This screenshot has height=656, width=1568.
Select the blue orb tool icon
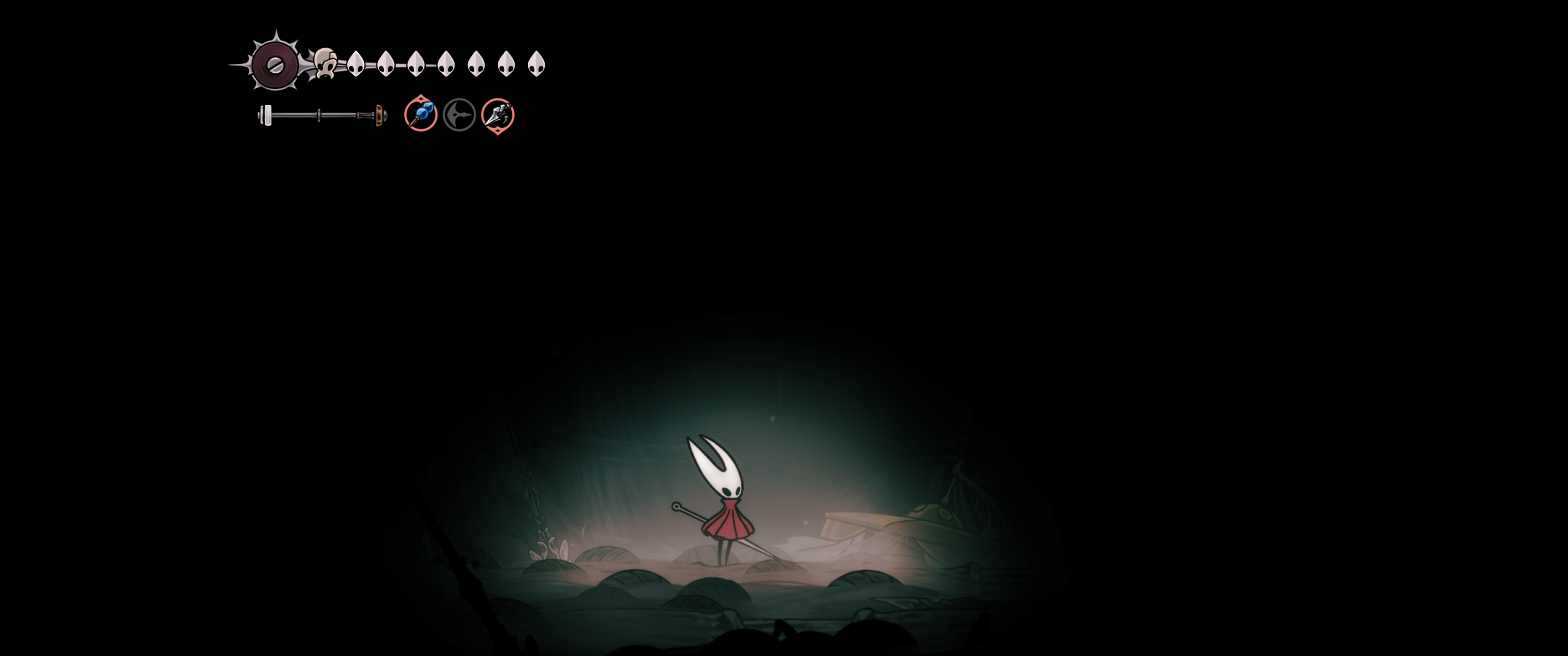(421, 114)
